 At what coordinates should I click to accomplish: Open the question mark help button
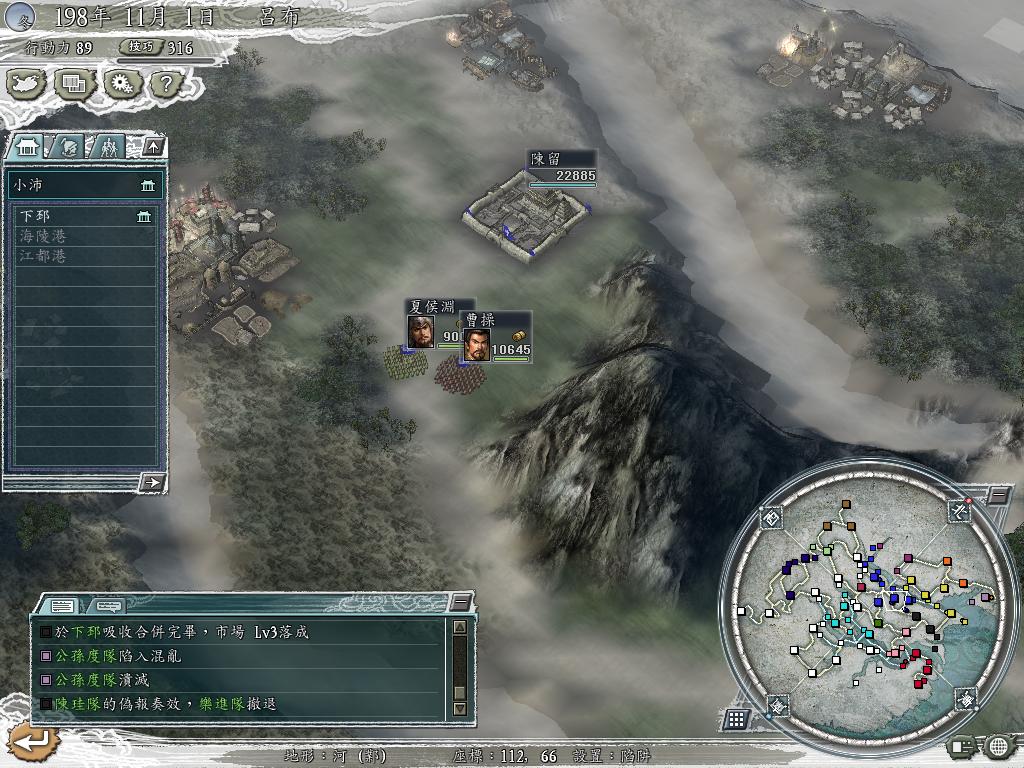point(163,84)
